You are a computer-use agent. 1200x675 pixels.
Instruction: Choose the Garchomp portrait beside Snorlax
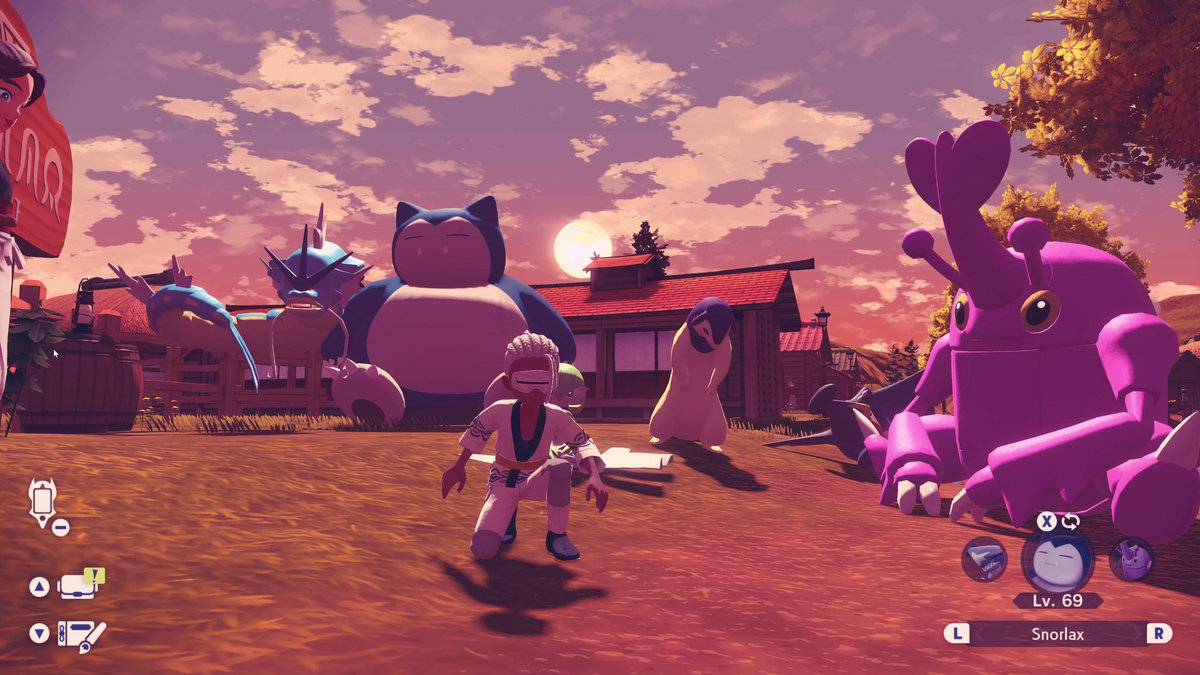click(x=984, y=560)
